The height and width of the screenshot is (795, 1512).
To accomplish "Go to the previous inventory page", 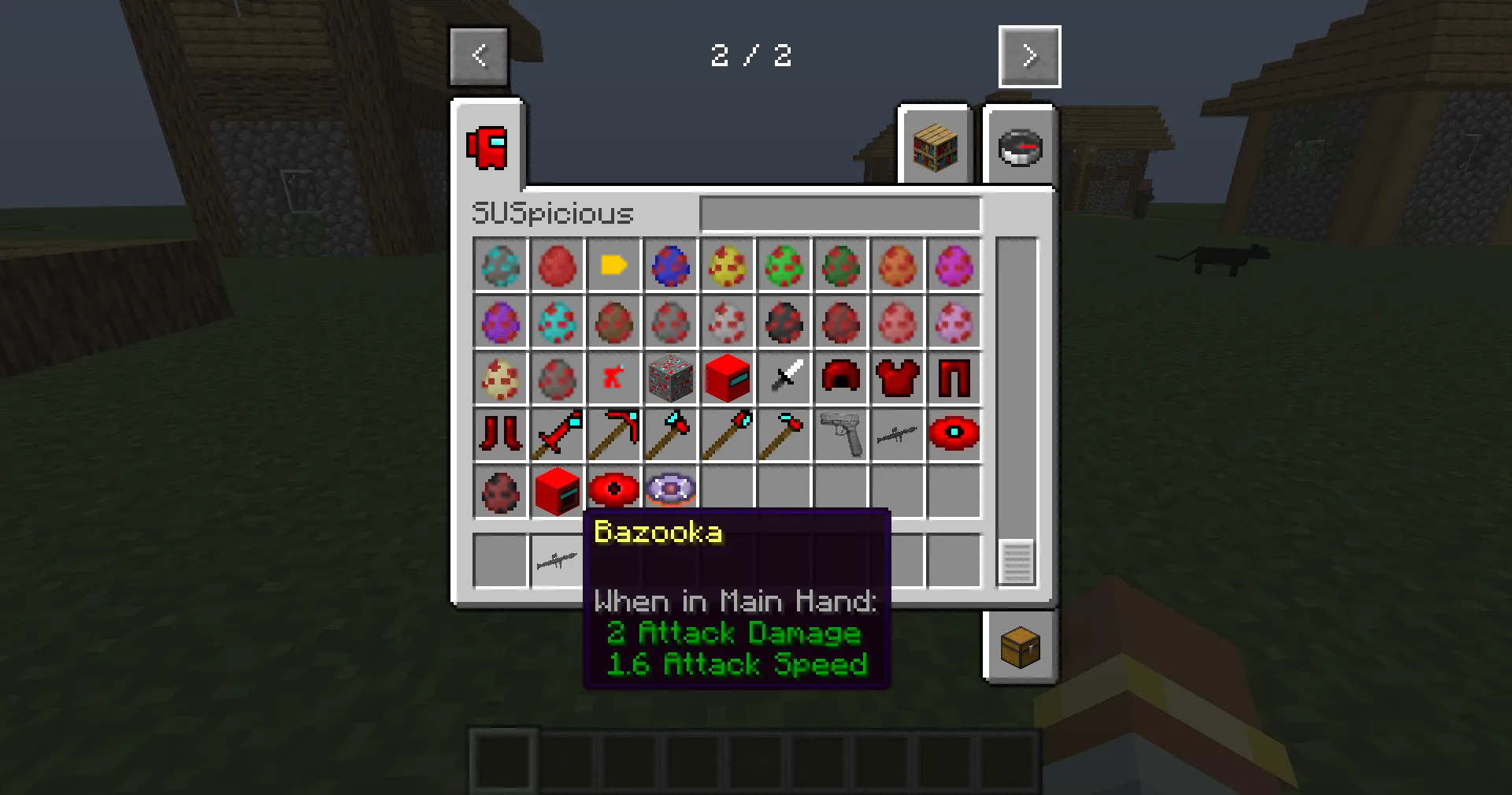I will pos(479,56).
